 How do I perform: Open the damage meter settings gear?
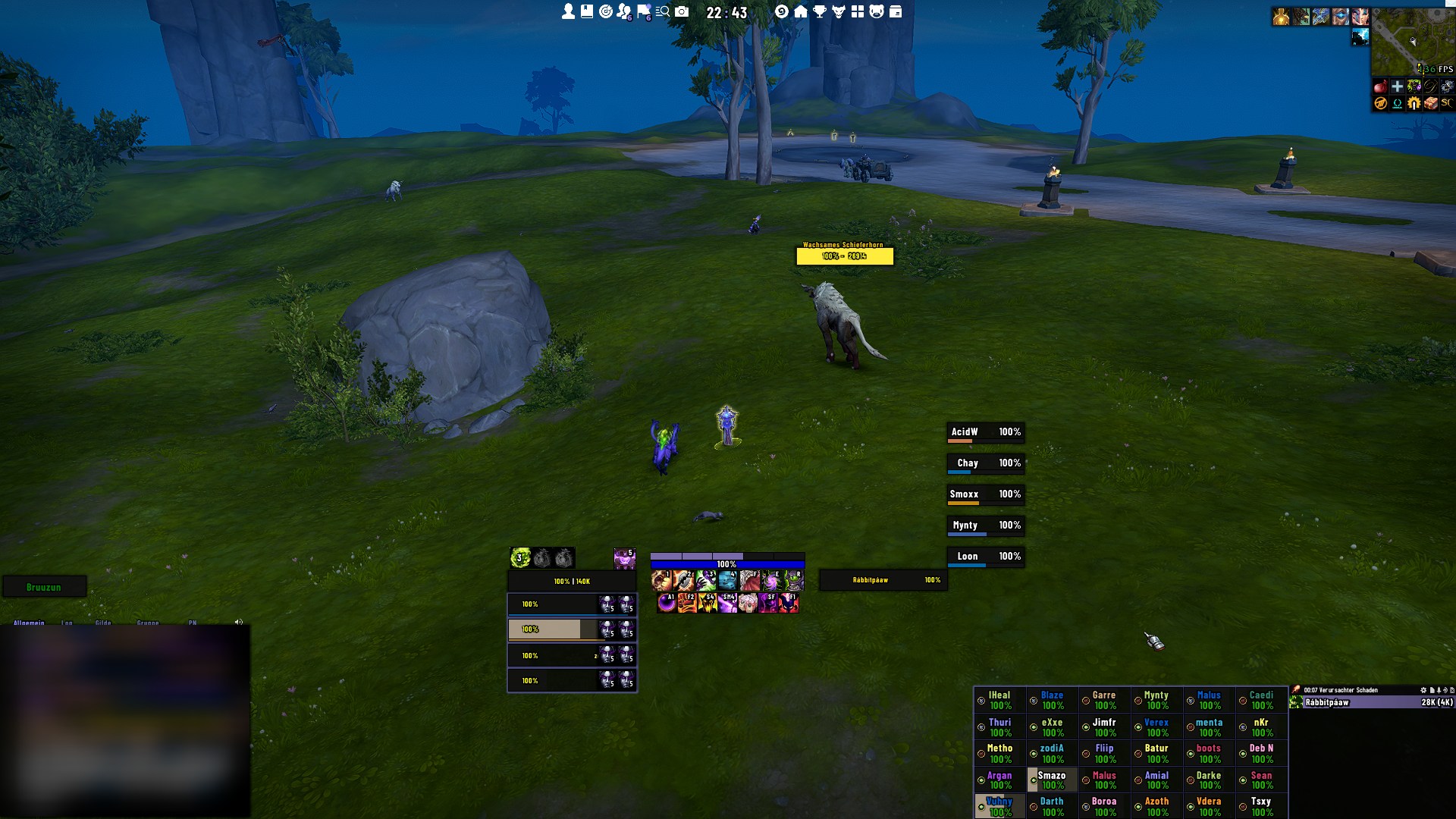1423,690
